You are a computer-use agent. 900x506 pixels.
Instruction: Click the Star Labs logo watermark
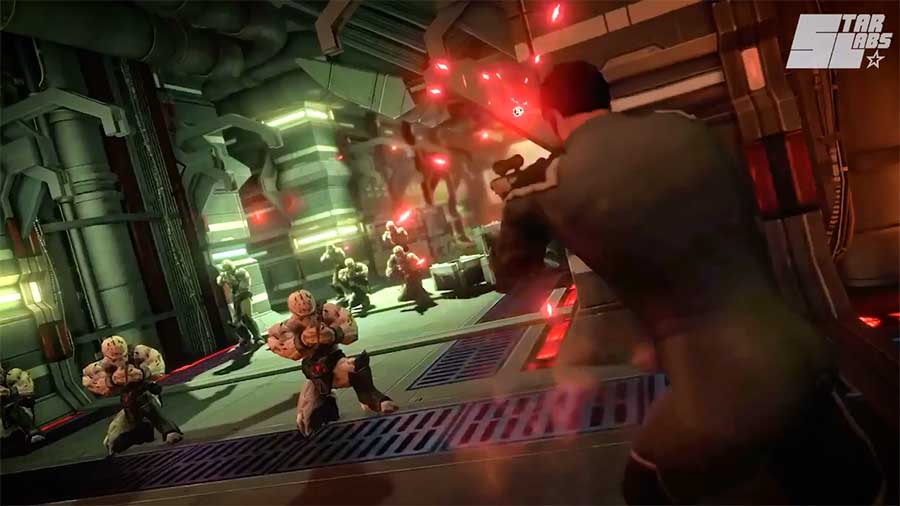(x=837, y=42)
